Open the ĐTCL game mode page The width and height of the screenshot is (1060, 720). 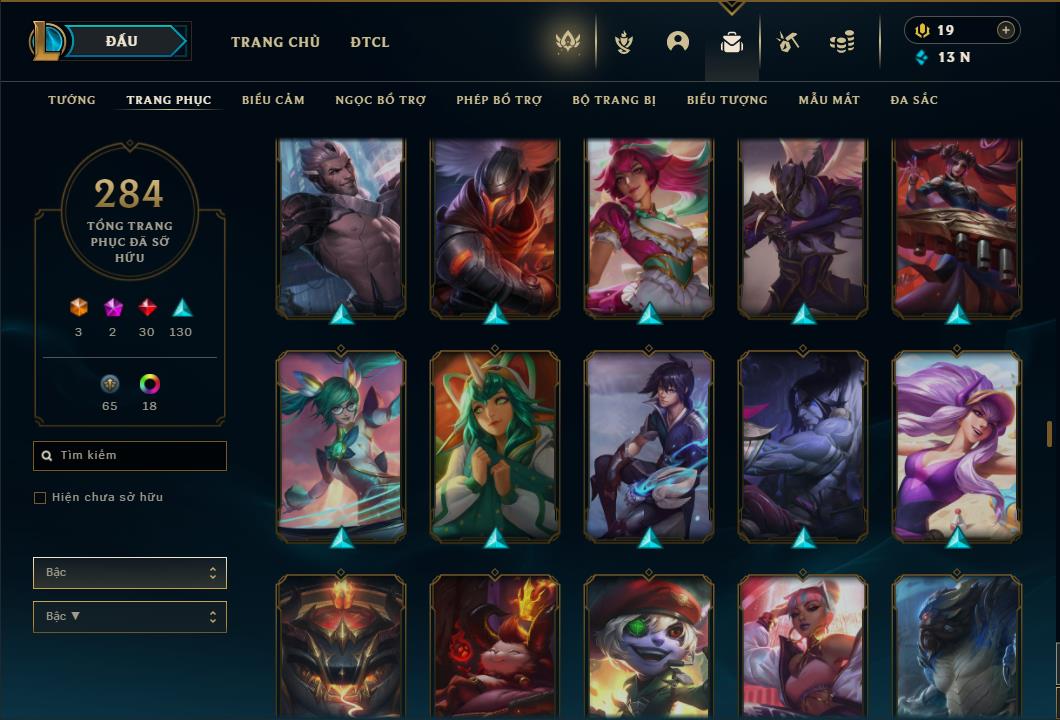point(370,42)
